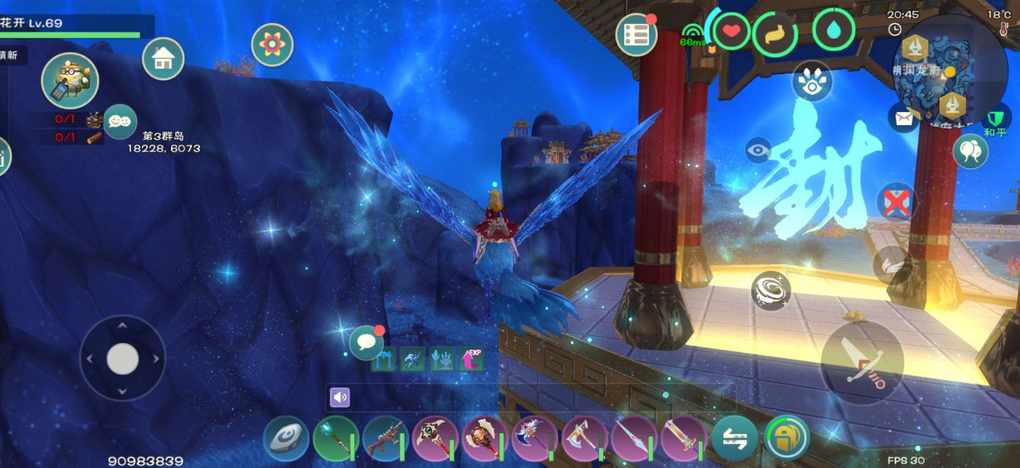The image size is (1020, 468).
Task: Tap the red X crossed button
Action: (x=896, y=201)
